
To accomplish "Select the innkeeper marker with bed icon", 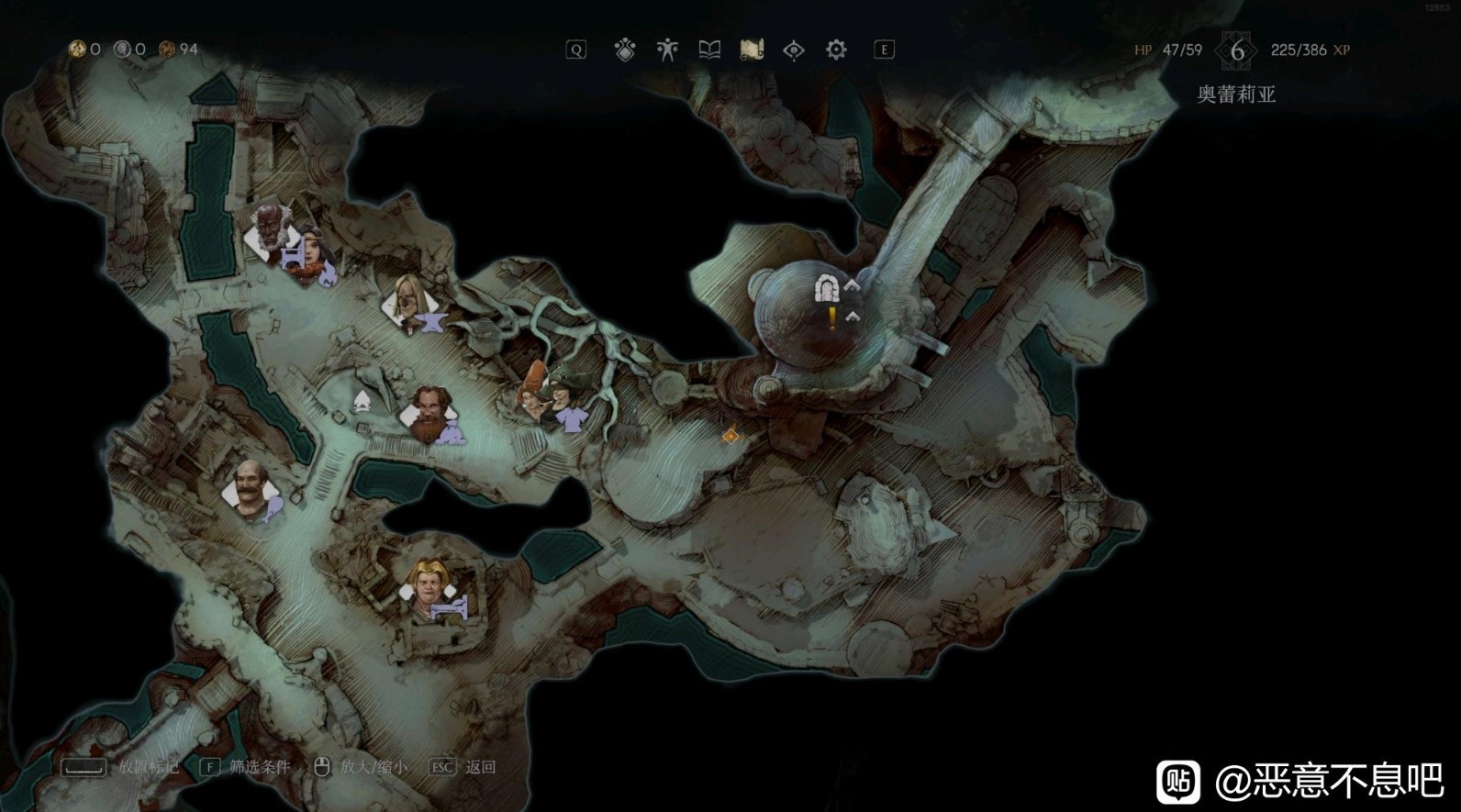I will pos(429,587).
